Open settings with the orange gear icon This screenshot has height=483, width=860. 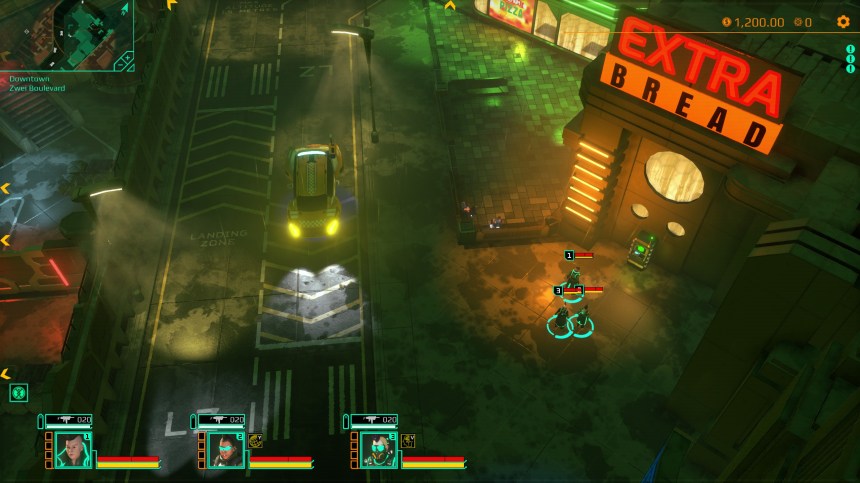(x=842, y=22)
